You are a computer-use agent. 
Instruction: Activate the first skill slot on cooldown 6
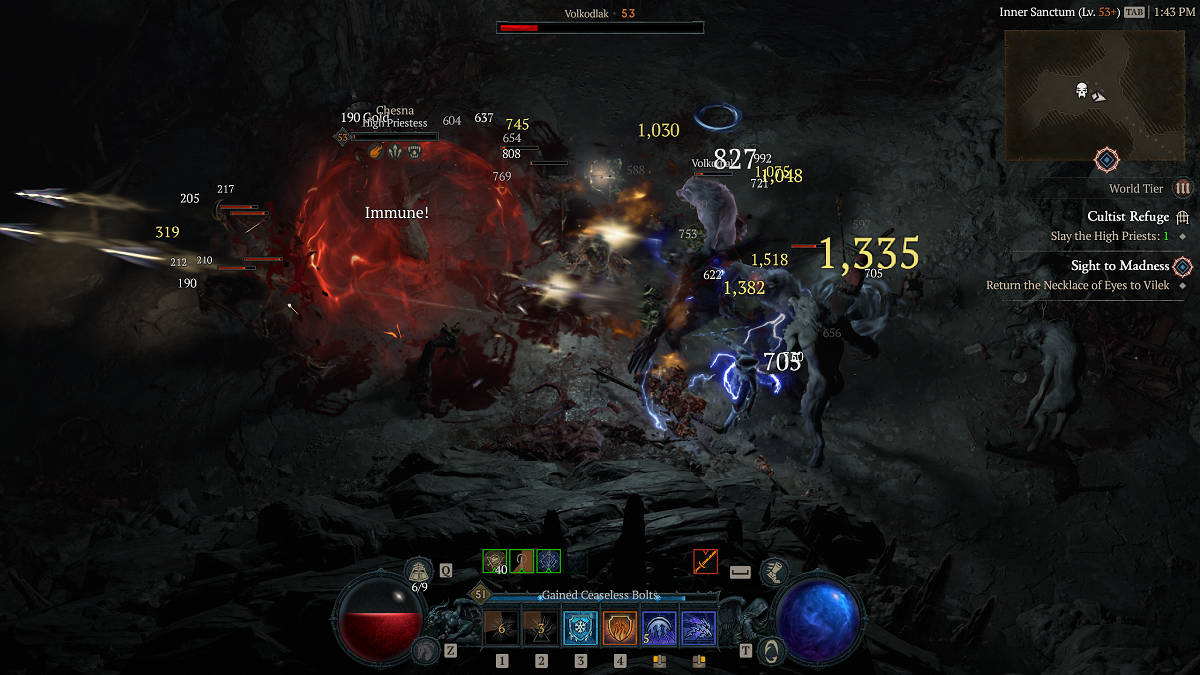pos(501,628)
